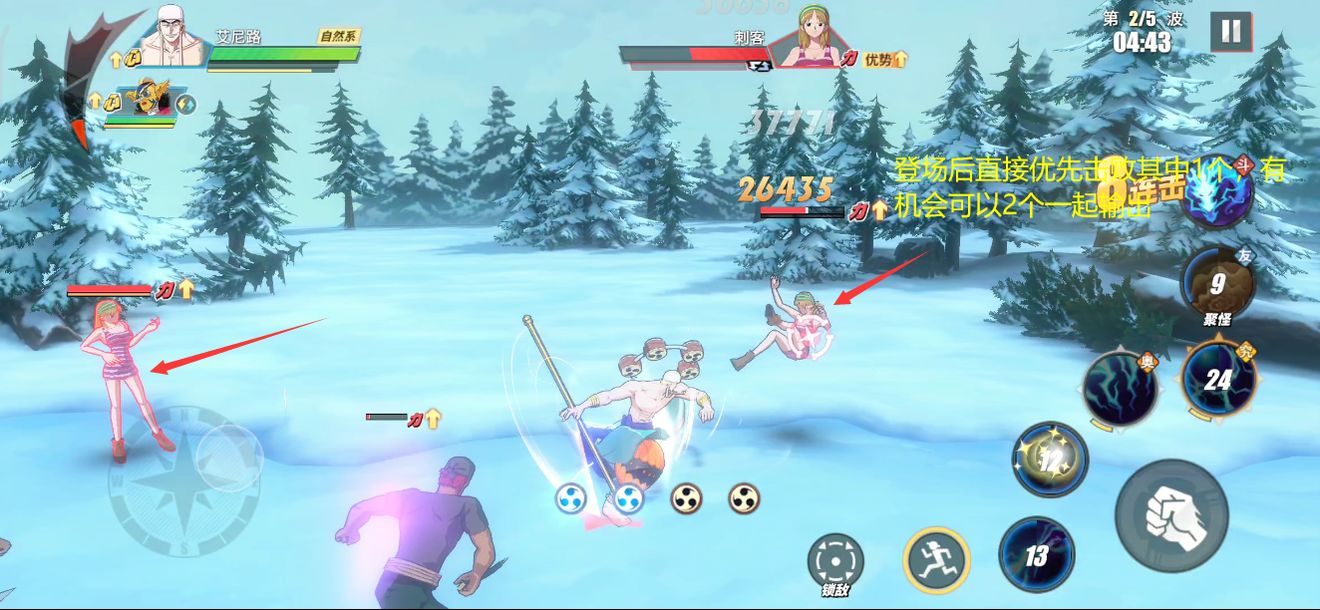Select the 艾尼路 character portrait

(172, 38)
